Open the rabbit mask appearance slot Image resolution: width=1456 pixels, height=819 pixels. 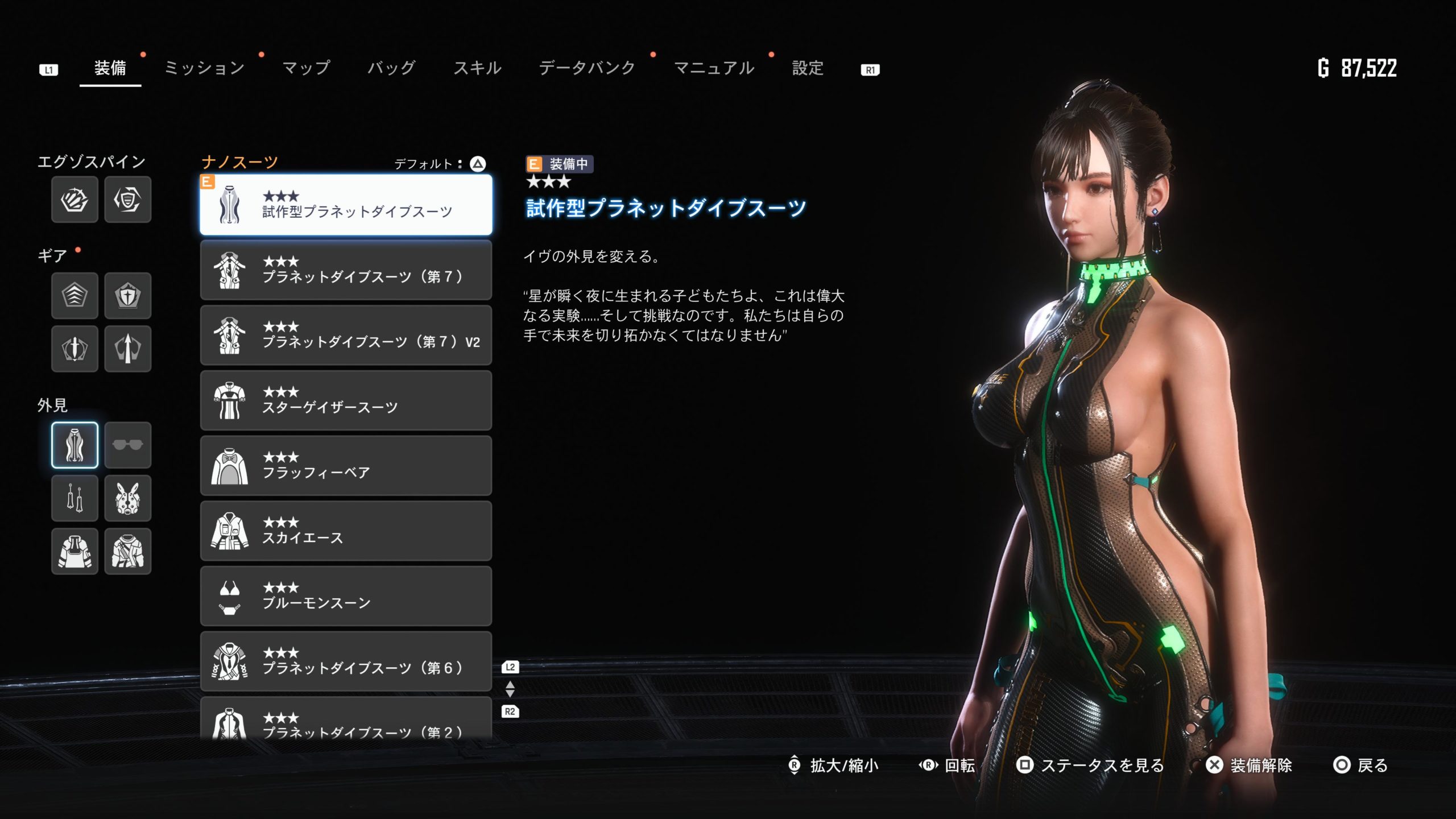128,498
